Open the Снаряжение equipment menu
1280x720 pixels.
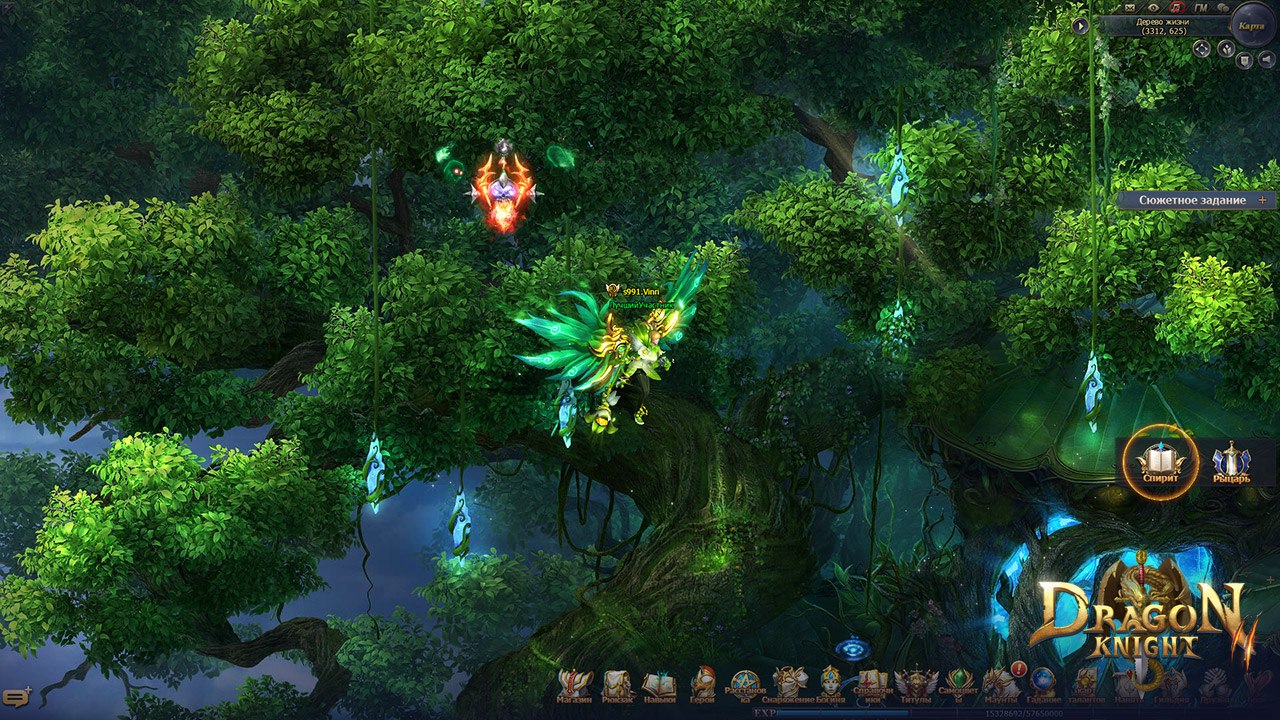click(790, 684)
